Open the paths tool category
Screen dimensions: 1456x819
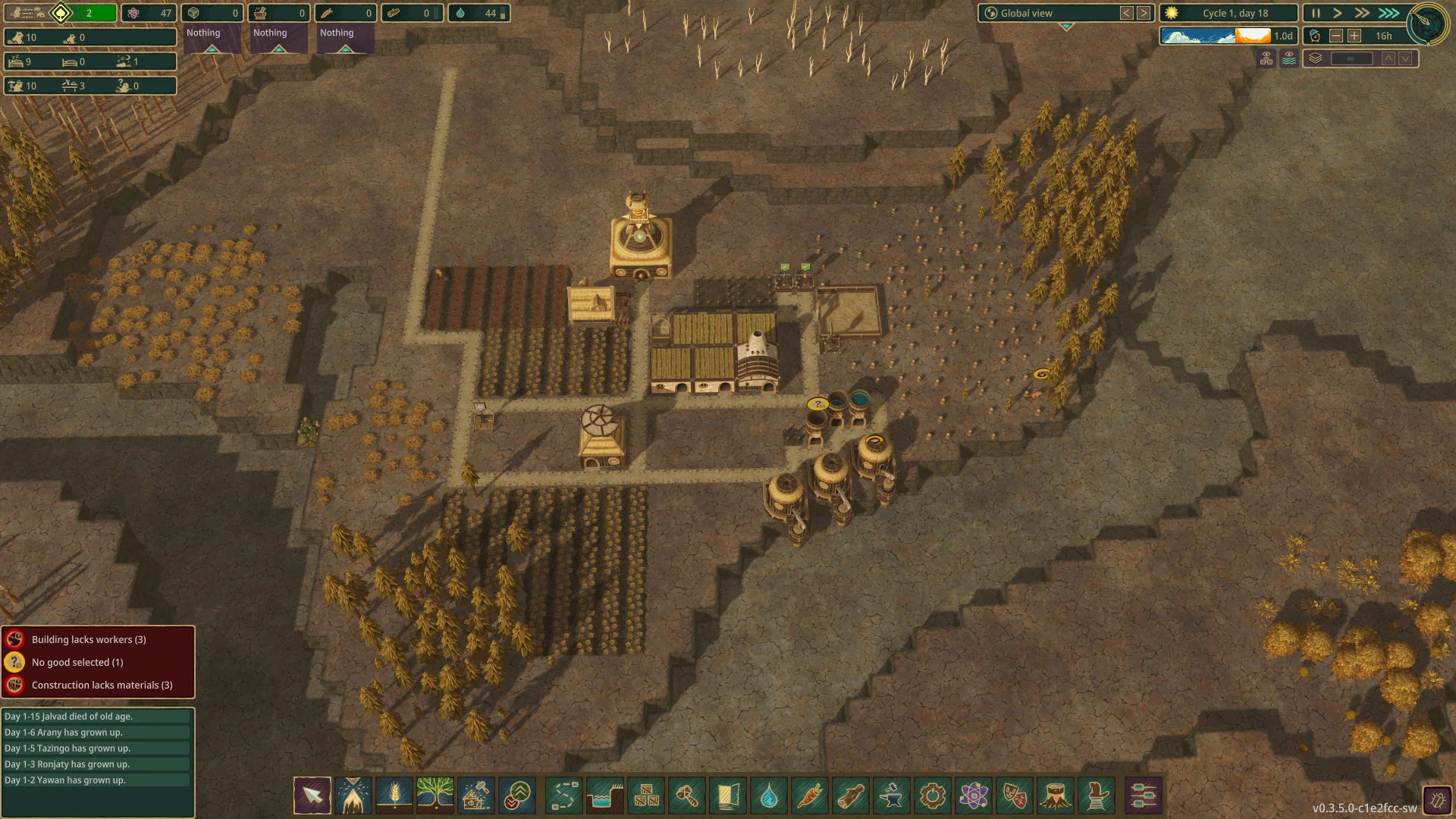coord(563,795)
